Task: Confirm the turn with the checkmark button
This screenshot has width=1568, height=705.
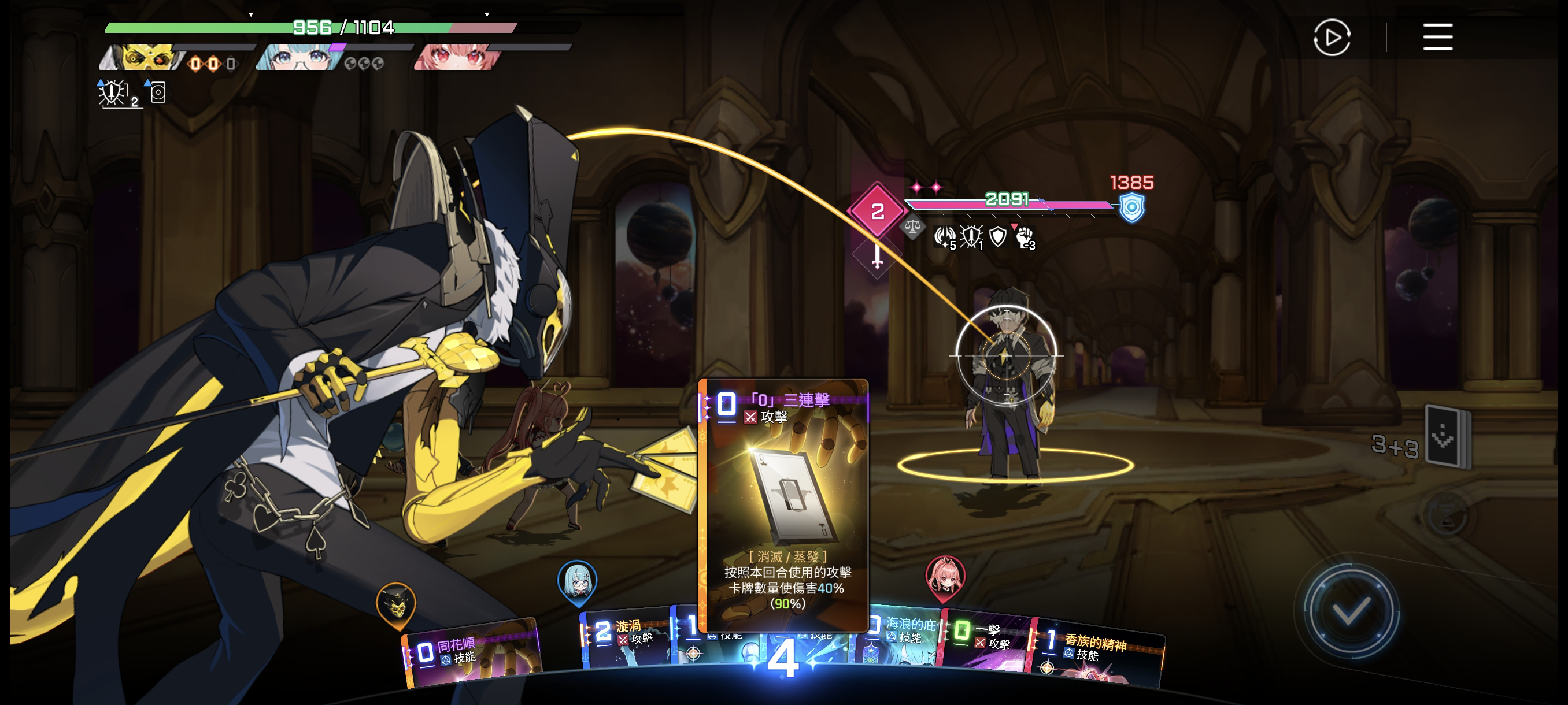Action: pos(1351,611)
